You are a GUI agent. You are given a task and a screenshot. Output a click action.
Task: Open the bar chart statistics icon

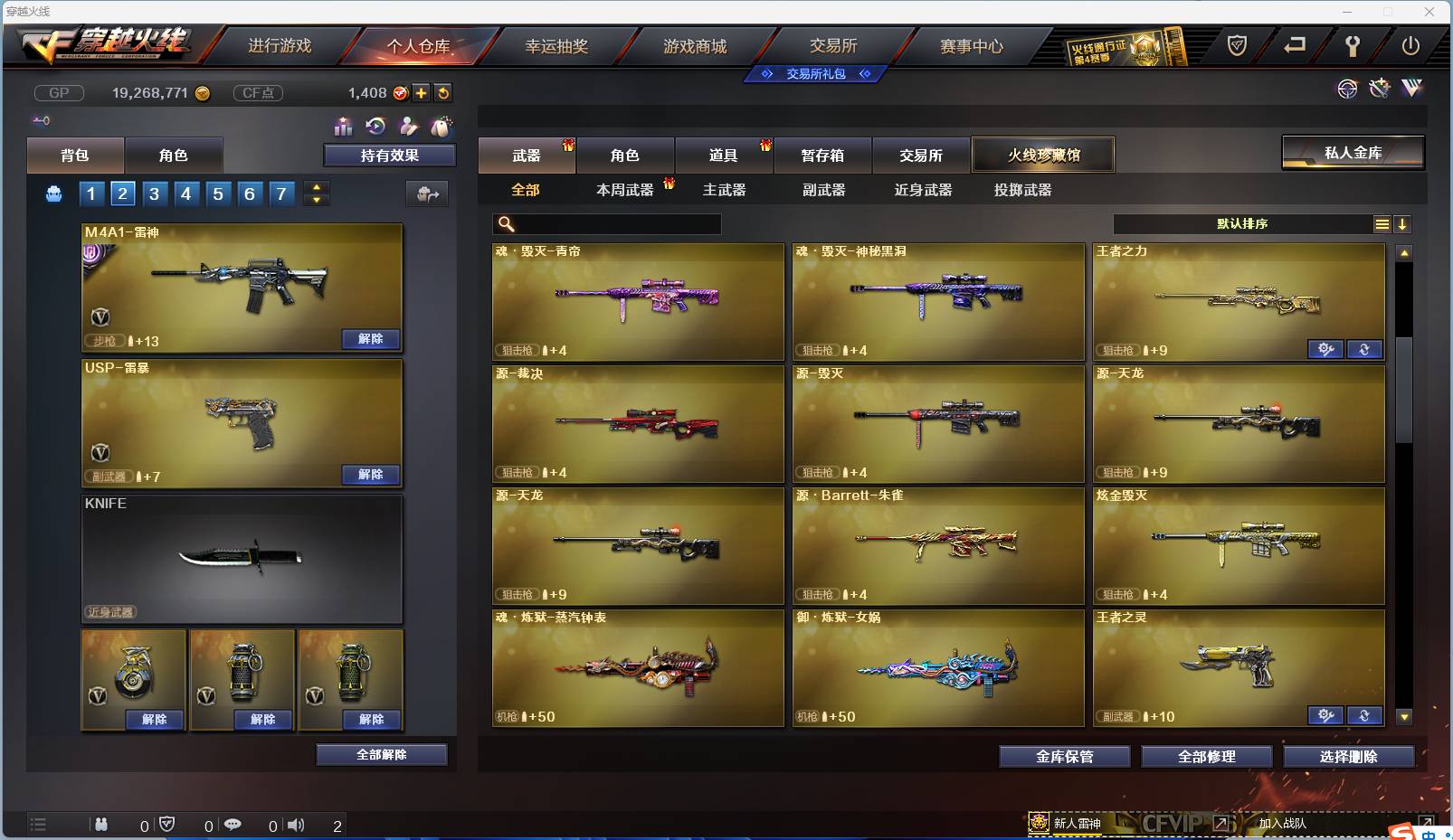pyautogui.click(x=343, y=127)
